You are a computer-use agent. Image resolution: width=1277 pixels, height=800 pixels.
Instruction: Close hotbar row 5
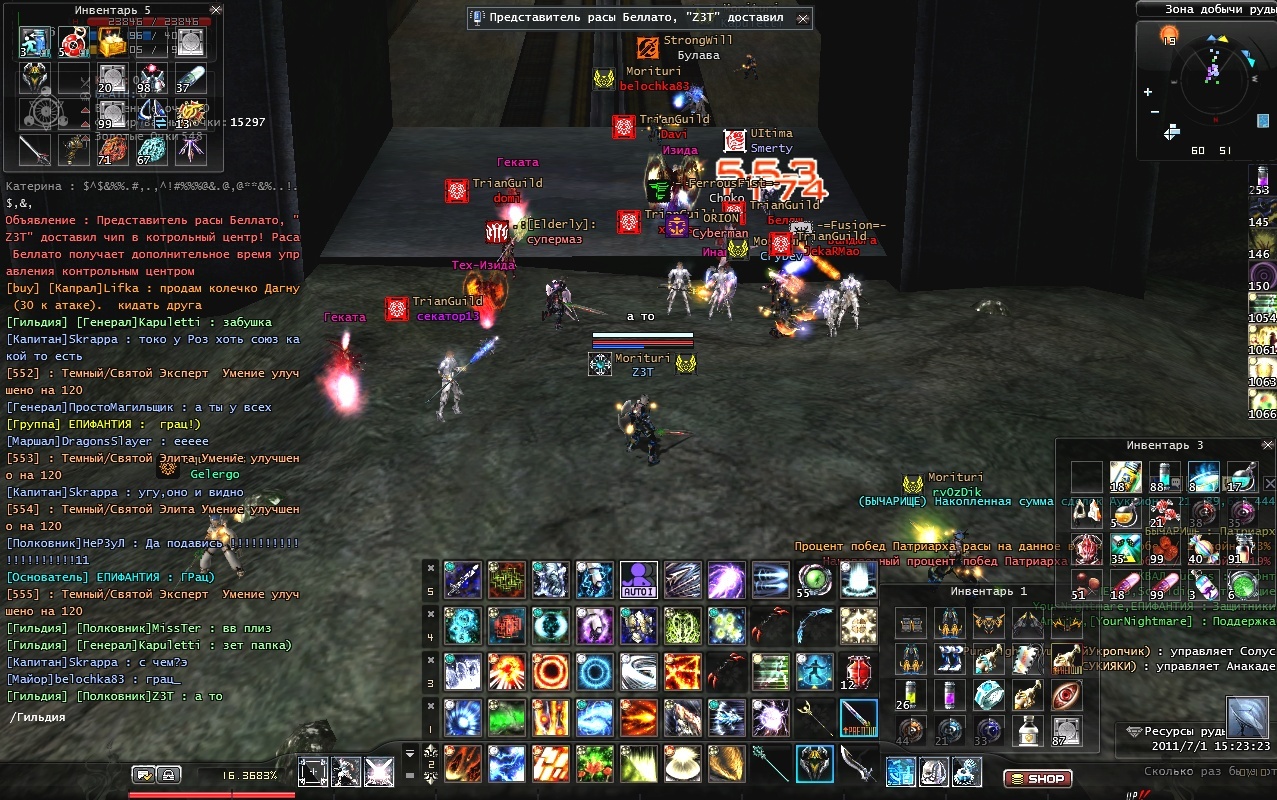pos(431,568)
